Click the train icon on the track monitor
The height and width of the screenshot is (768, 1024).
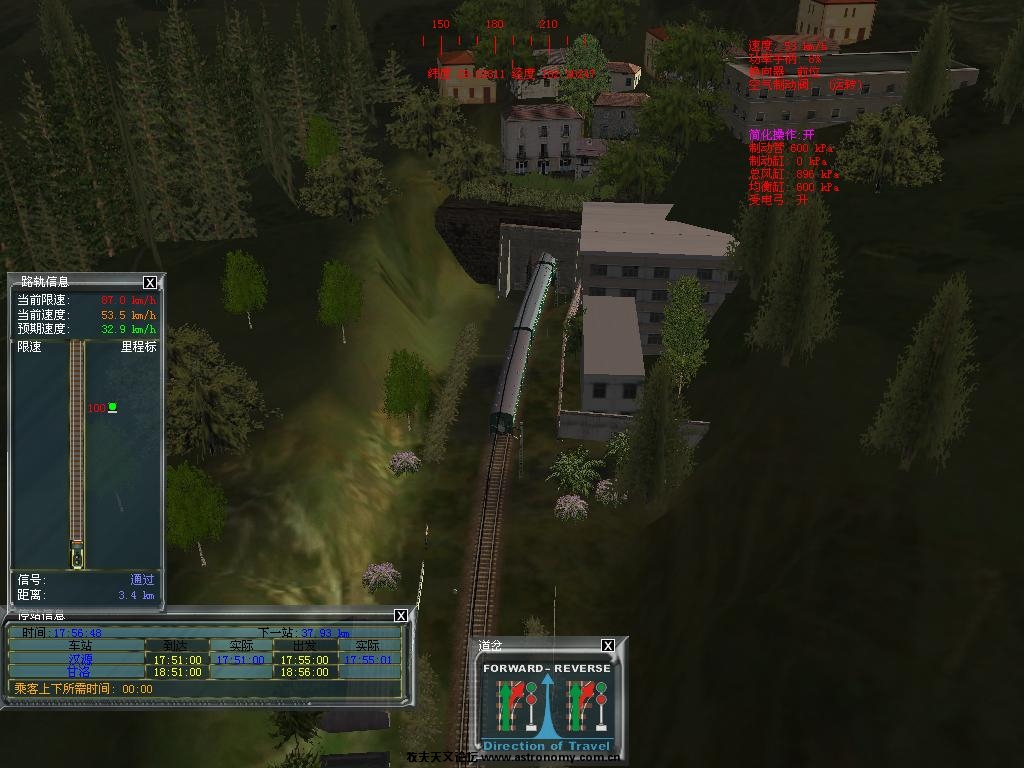point(77,553)
